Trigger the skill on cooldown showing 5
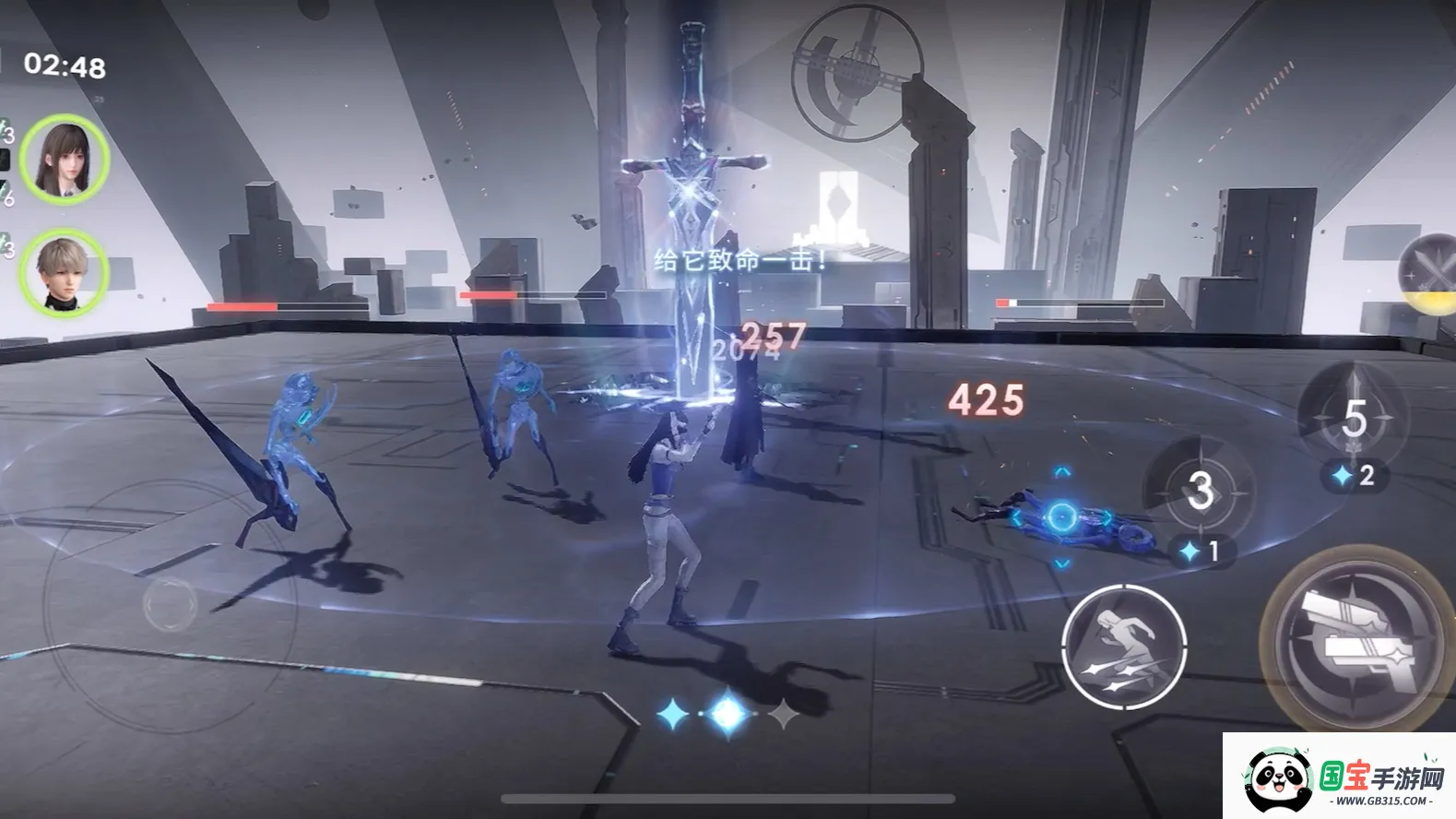This screenshot has height=819, width=1456. (1352, 418)
